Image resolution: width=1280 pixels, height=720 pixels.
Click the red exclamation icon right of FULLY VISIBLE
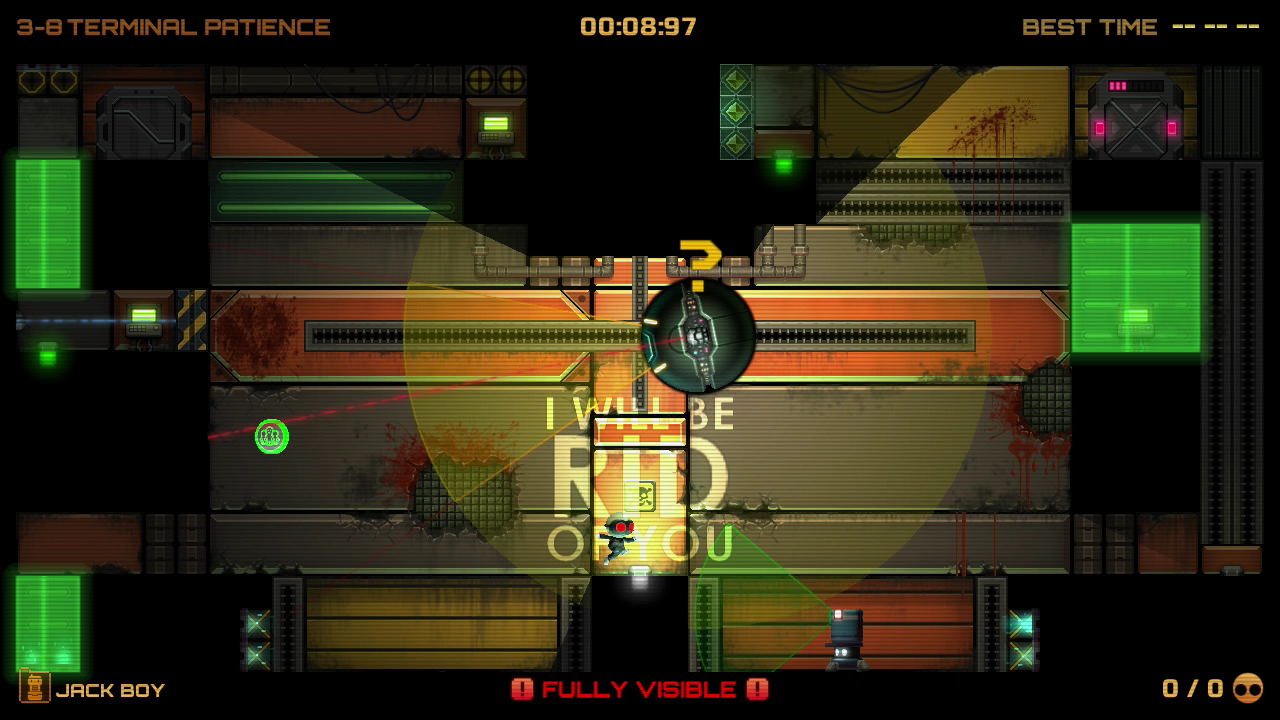[757, 689]
